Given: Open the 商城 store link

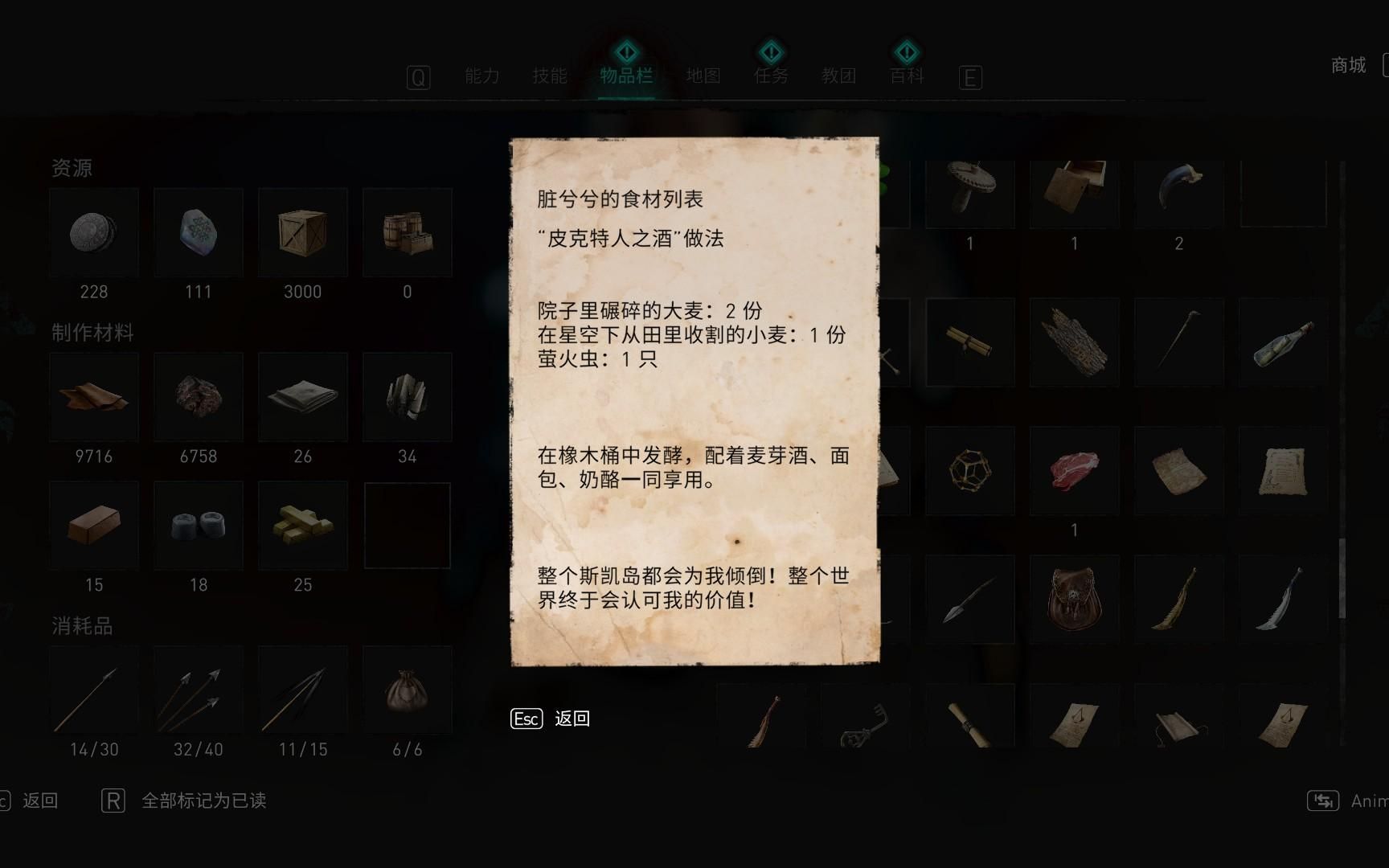Looking at the screenshot, I should pyautogui.click(x=1349, y=66).
